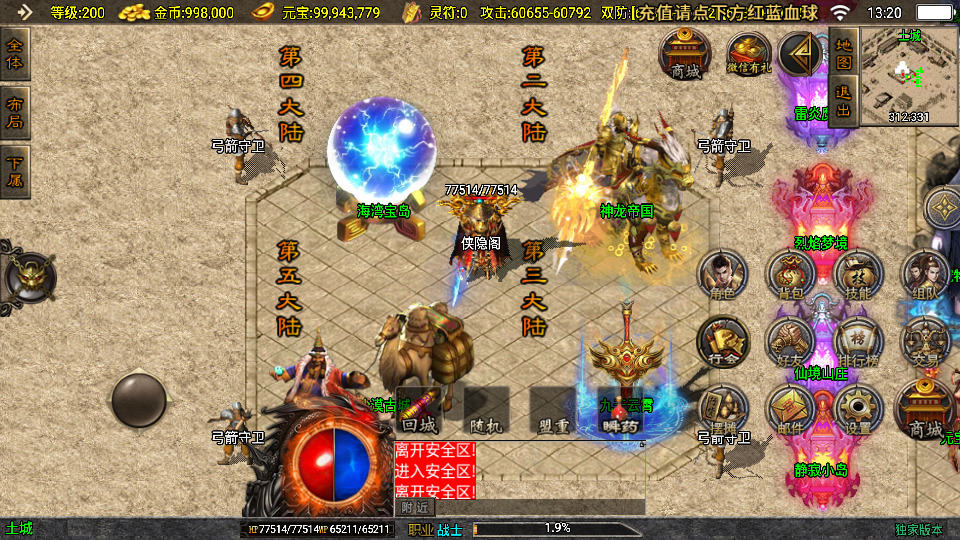Open the 角色 character panel
This screenshot has width=960, height=540.
click(x=722, y=276)
